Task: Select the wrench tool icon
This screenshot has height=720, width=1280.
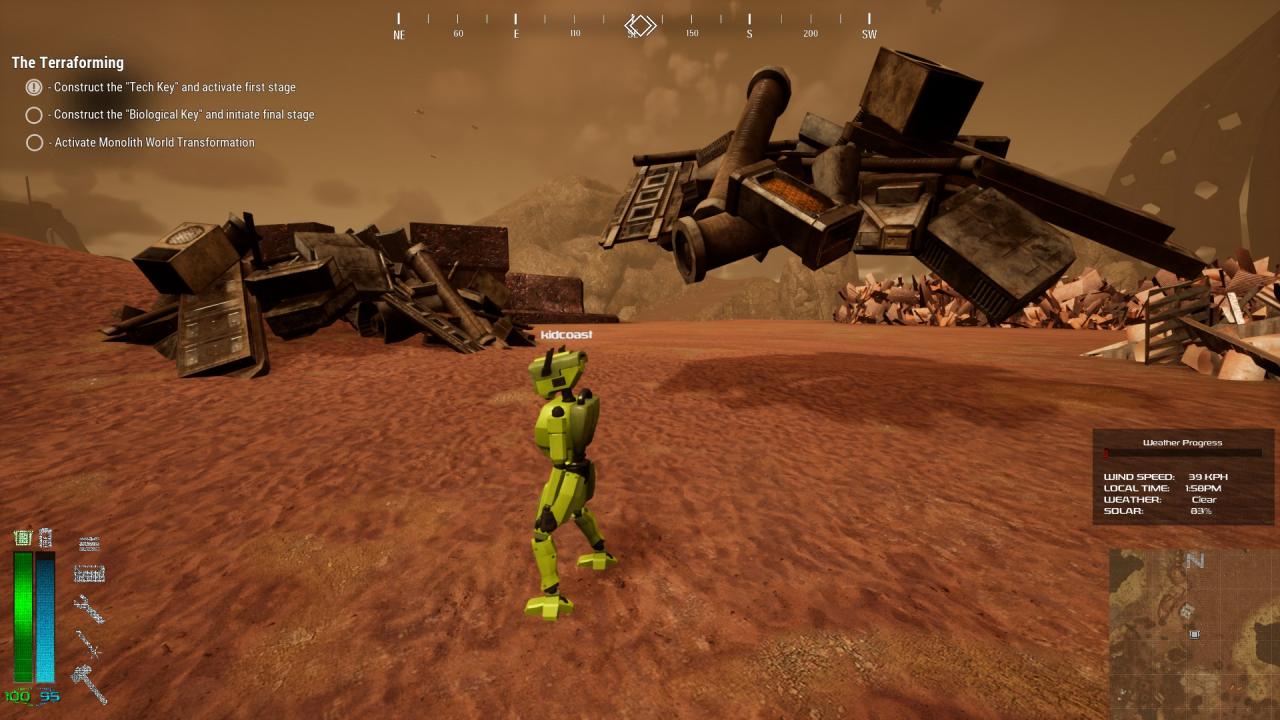Action: point(89,608)
